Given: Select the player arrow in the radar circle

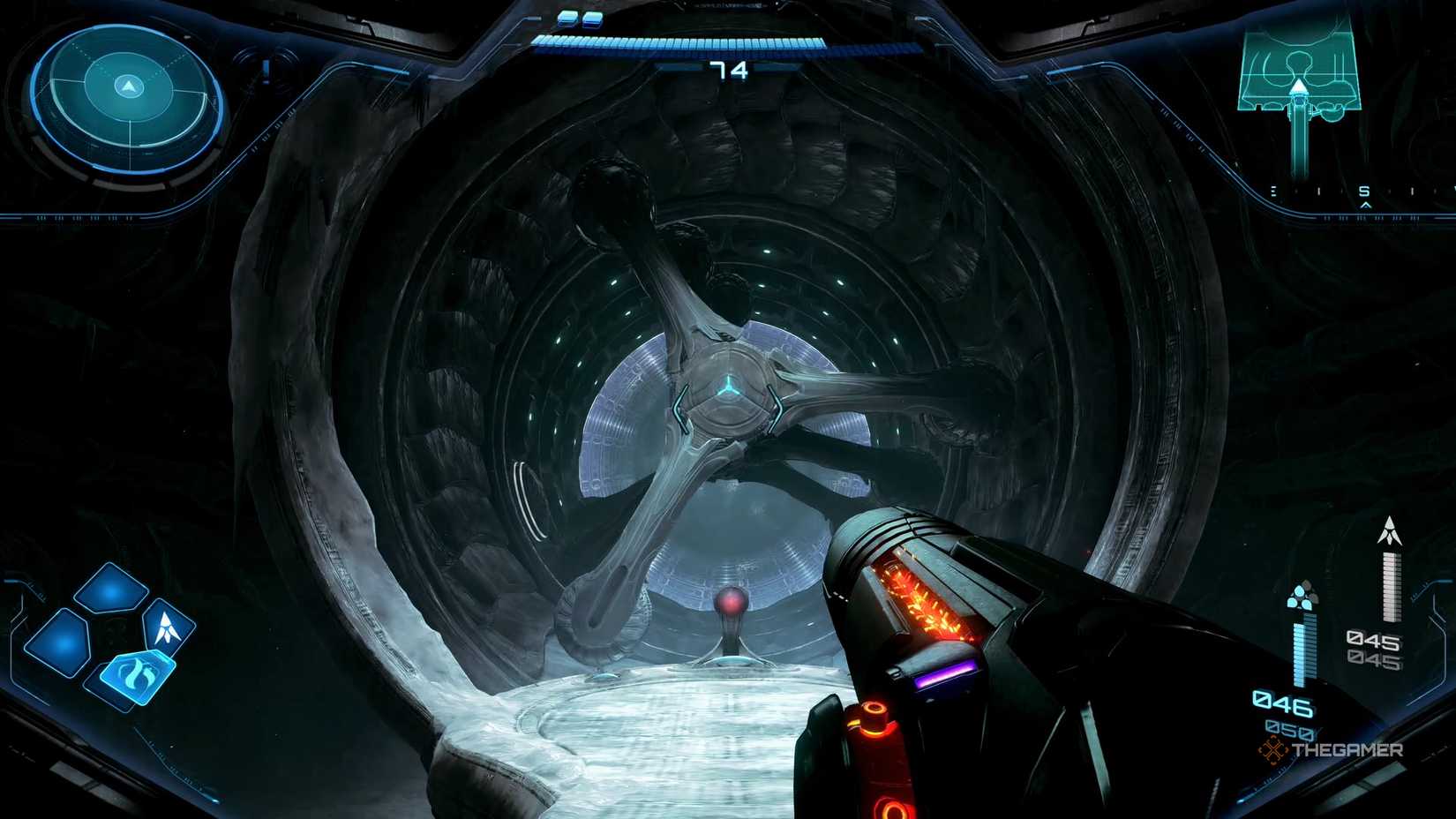Looking at the screenshot, I should (x=128, y=85).
